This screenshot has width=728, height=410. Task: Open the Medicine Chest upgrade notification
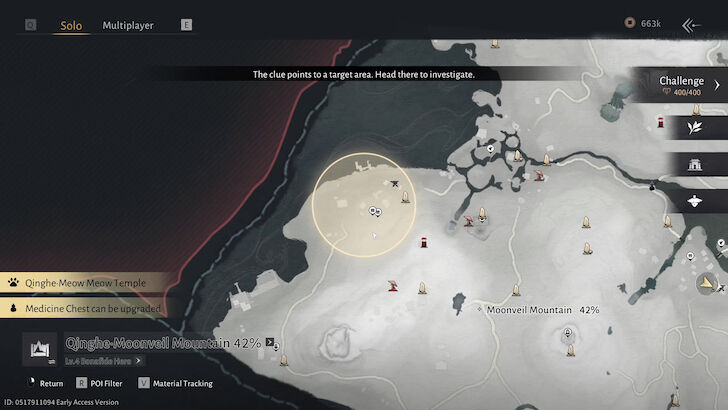point(85,309)
